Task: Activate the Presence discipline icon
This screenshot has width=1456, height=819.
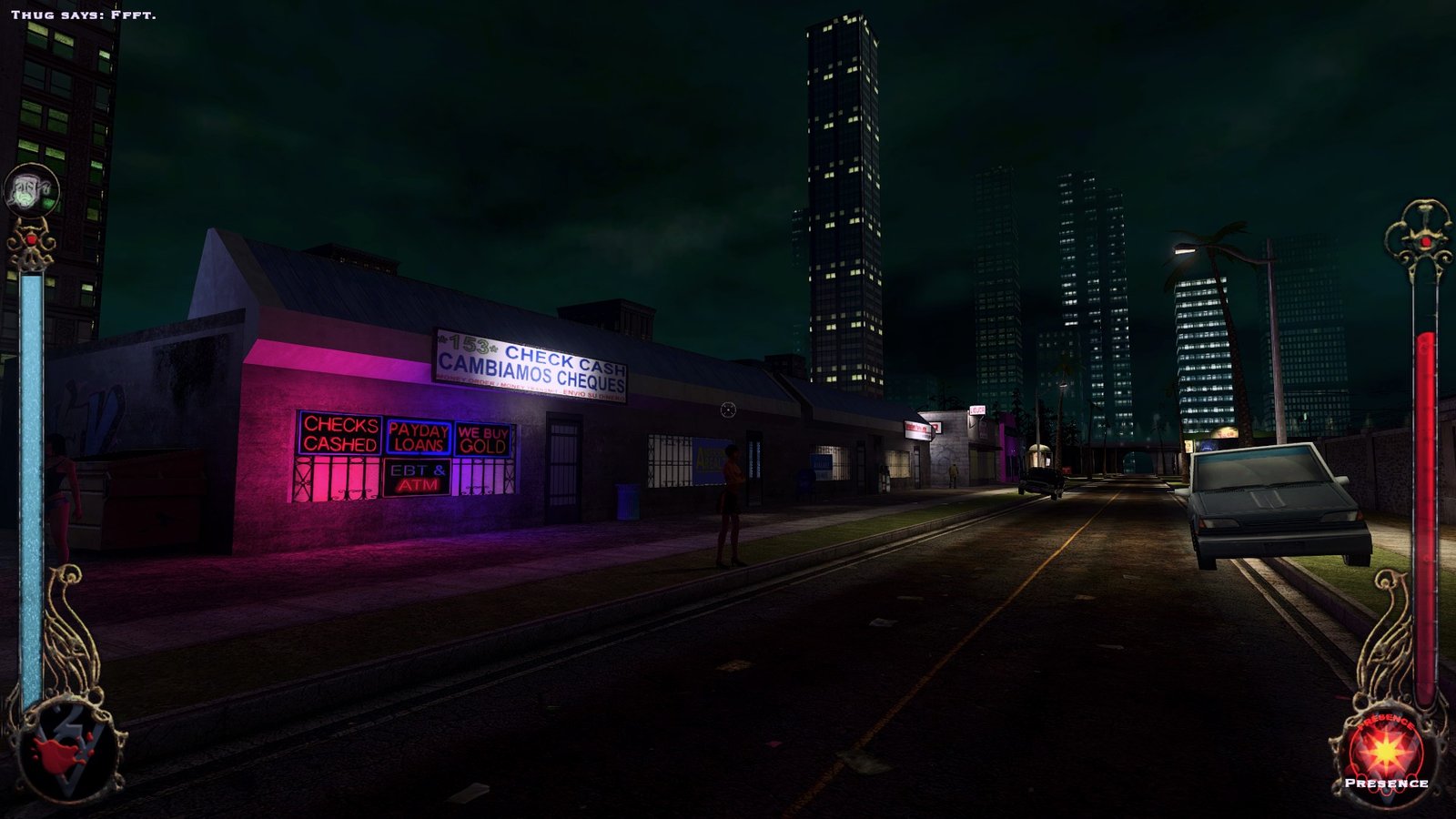Action: pos(1387,750)
